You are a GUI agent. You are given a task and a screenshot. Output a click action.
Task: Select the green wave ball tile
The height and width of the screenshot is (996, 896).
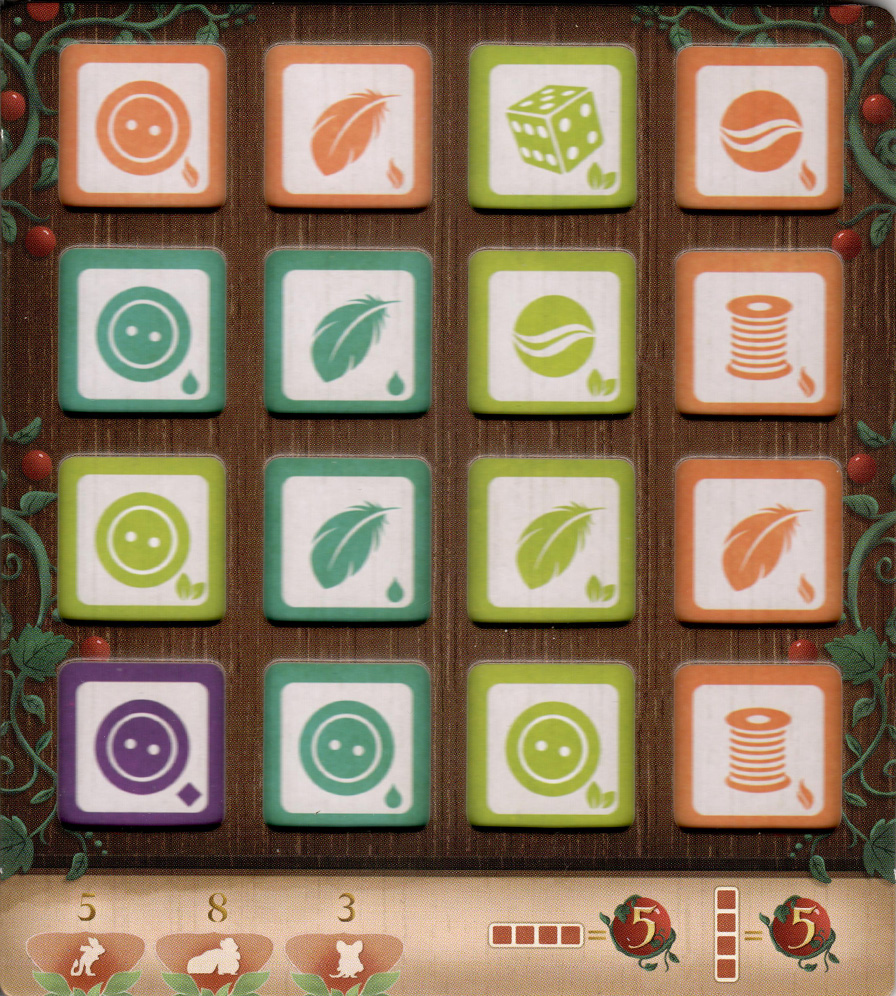coord(552,333)
